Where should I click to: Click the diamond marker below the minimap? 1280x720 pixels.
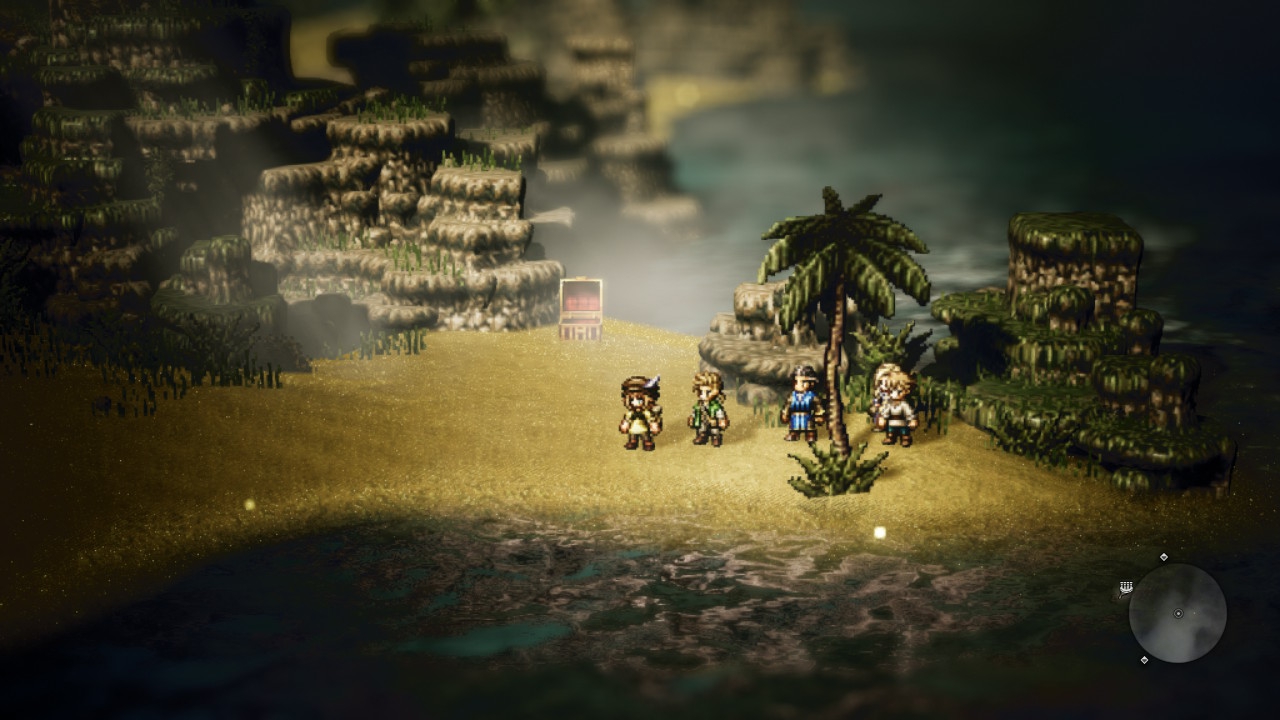coord(1144,660)
